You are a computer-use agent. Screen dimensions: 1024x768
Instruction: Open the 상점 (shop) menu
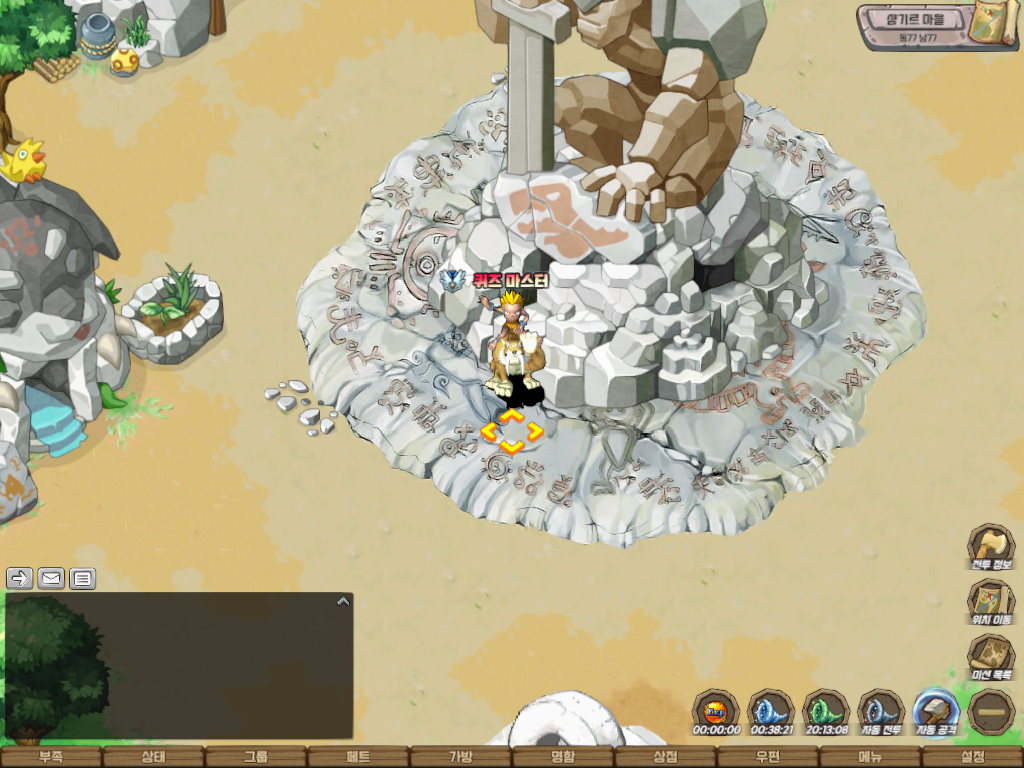coord(665,757)
